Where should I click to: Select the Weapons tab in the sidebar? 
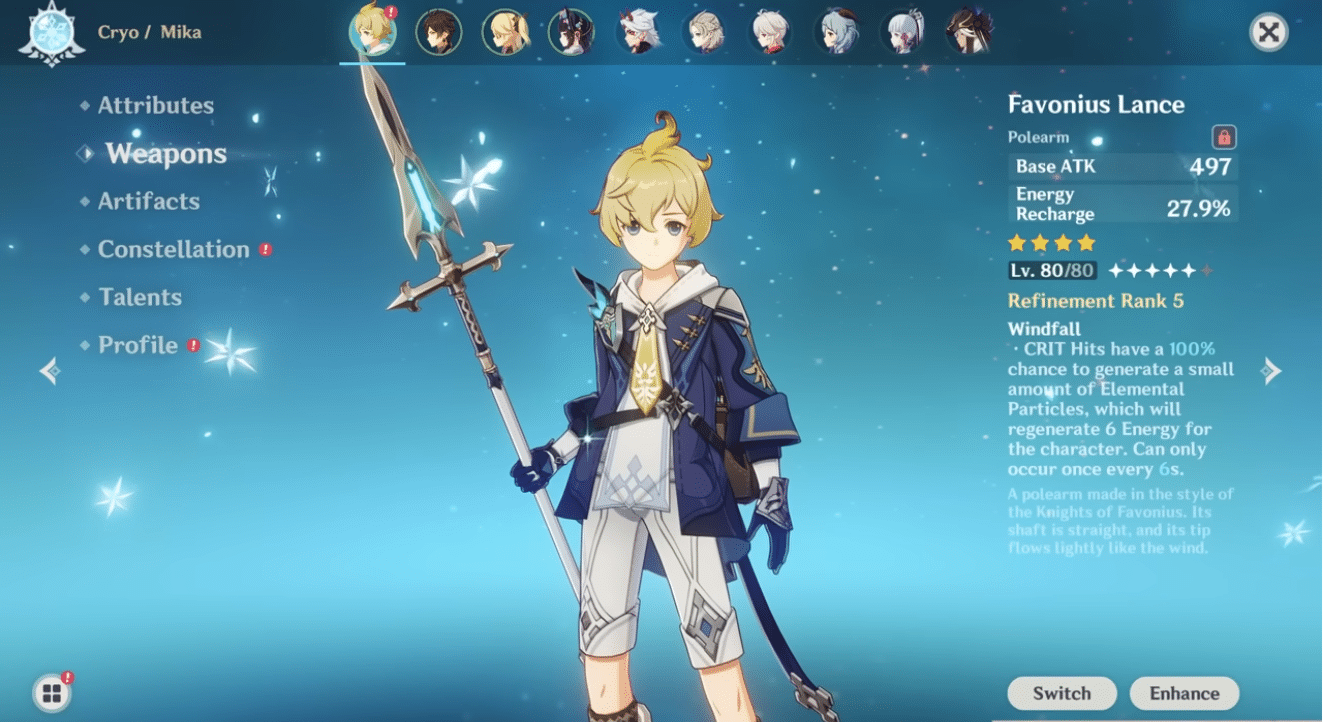tap(165, 153)
